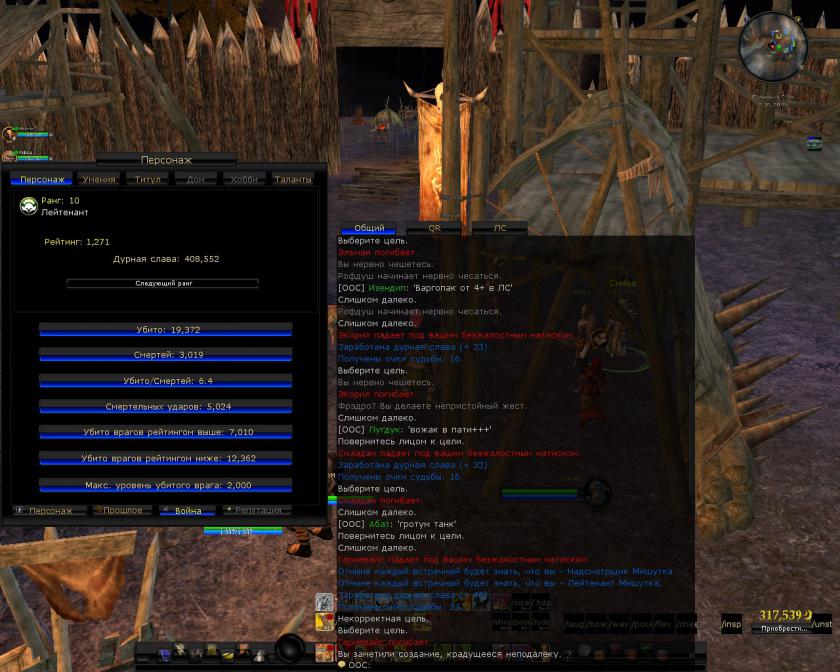Click the Приобрести button under the currency
The height and width of the screenshot is (672, 840).
pyautogui.click(x=783, y=629)
